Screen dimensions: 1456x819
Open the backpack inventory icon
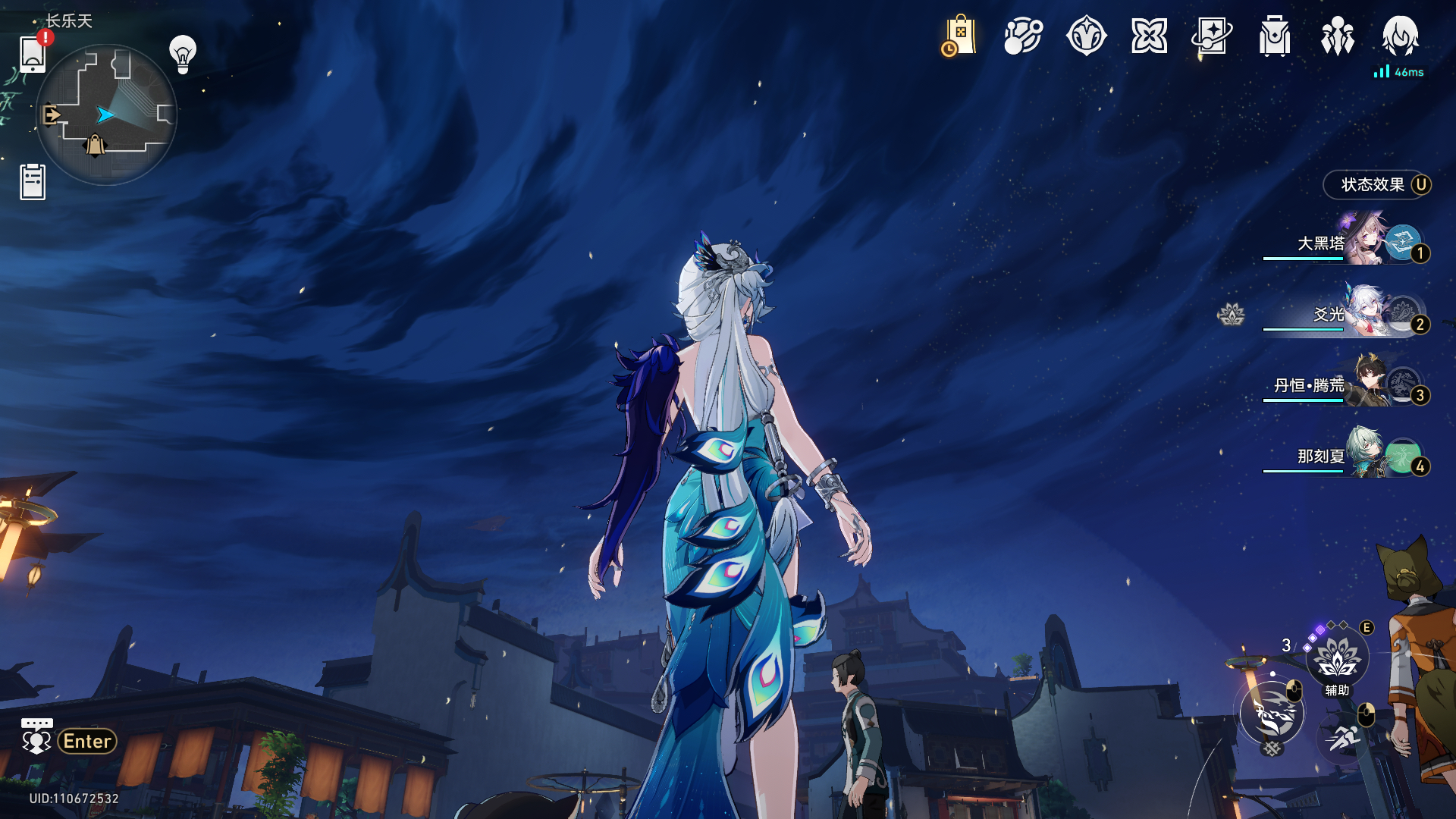[x=1275, y=36]
